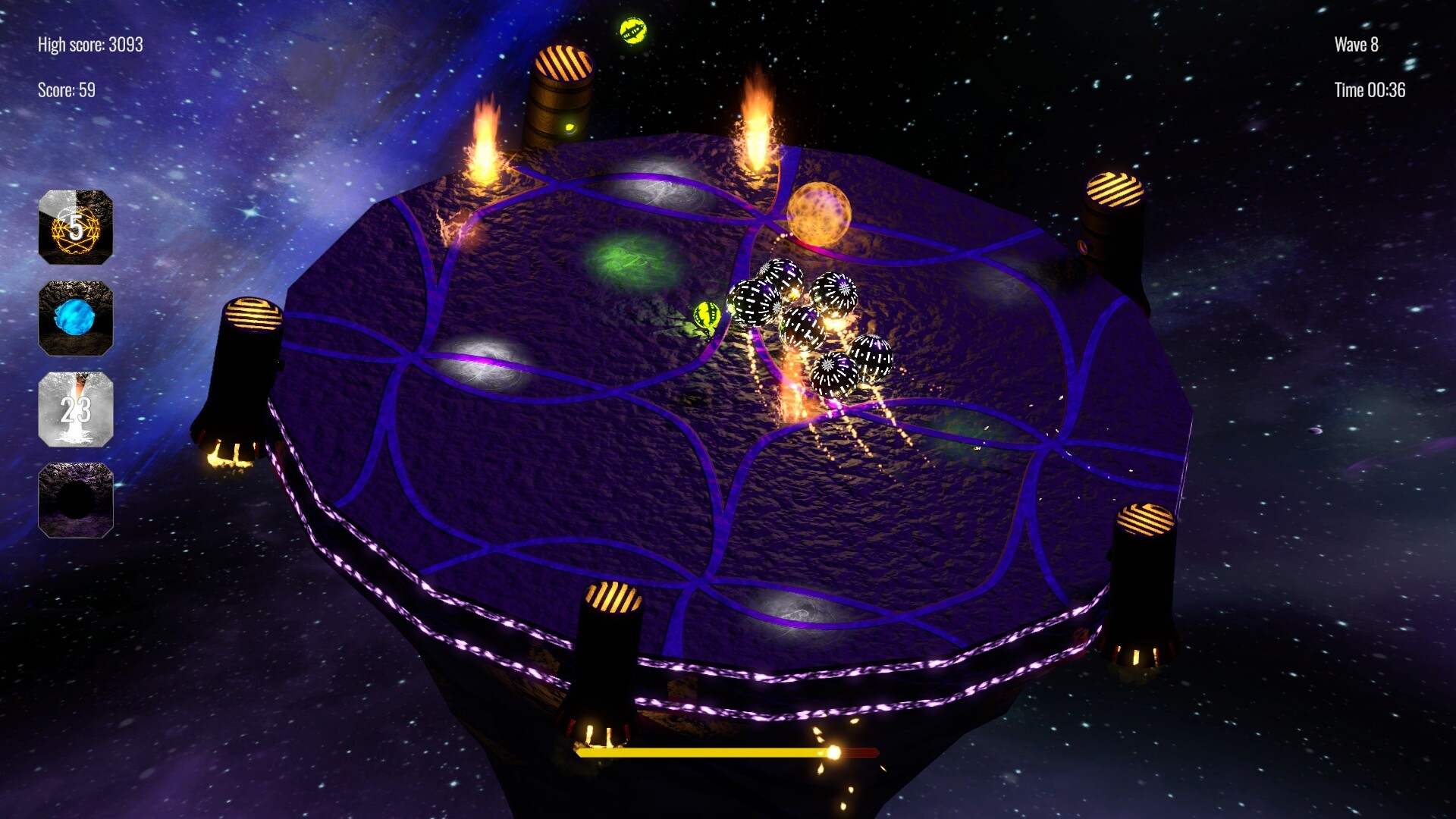The width and height of the screenshot is (1456, 819).
Task: Trigger the black hole ability icon
Action: click(x=76, y=500)
